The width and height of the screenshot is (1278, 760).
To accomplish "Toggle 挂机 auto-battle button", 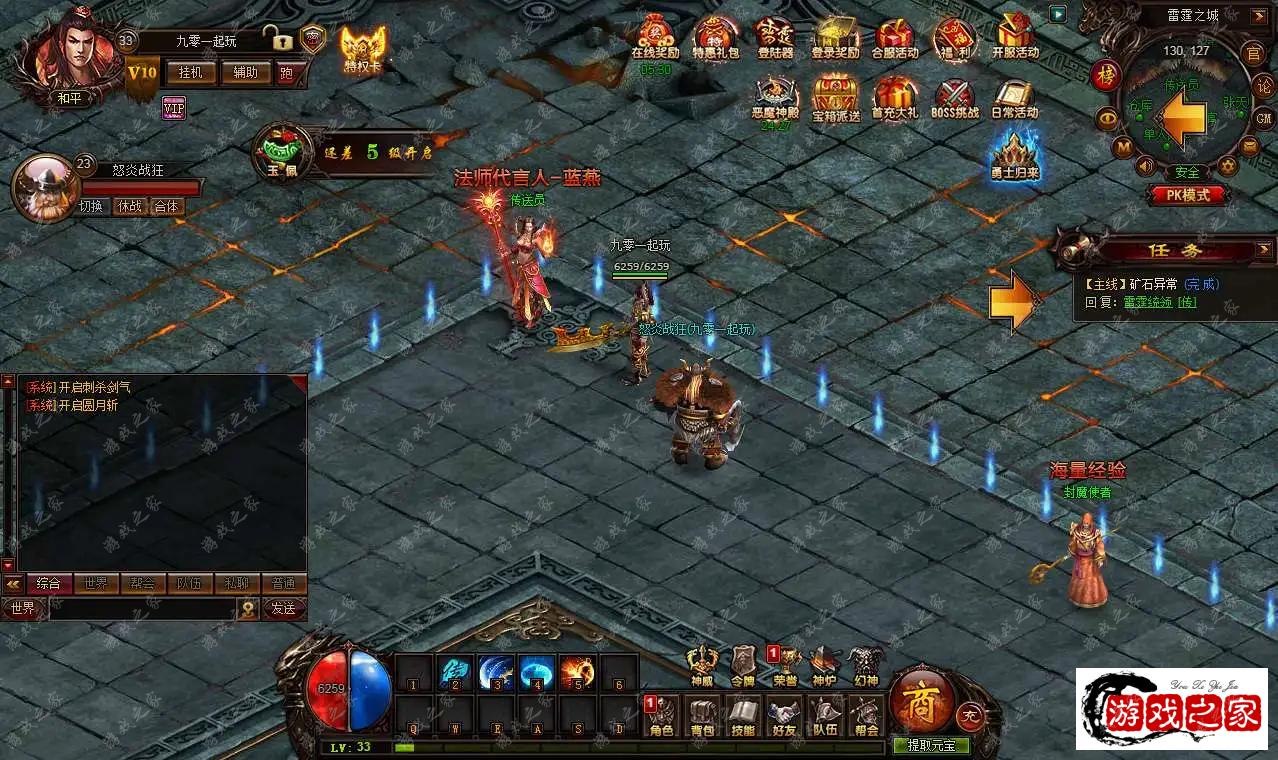I will (x=190, y=72).
